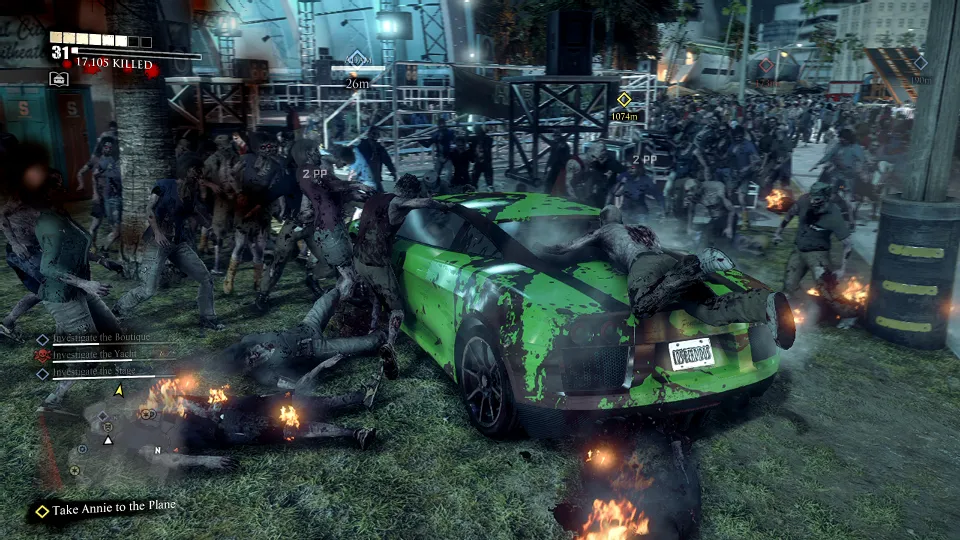
Task: Click the combo book icon under the level
Action: [x=59, y=79]
